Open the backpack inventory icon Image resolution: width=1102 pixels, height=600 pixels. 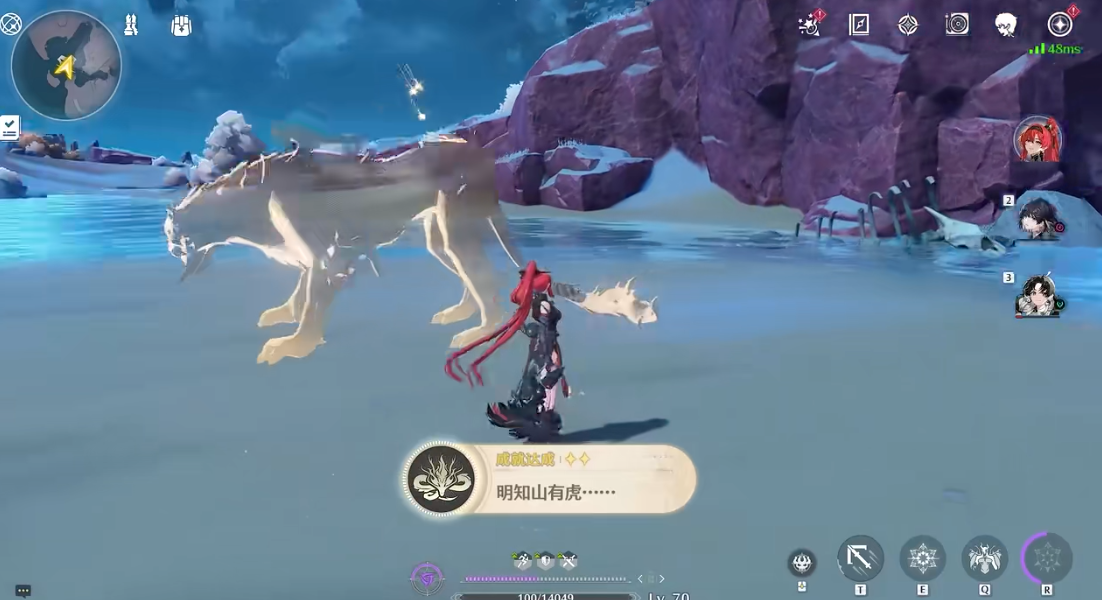tap(181, 26)
